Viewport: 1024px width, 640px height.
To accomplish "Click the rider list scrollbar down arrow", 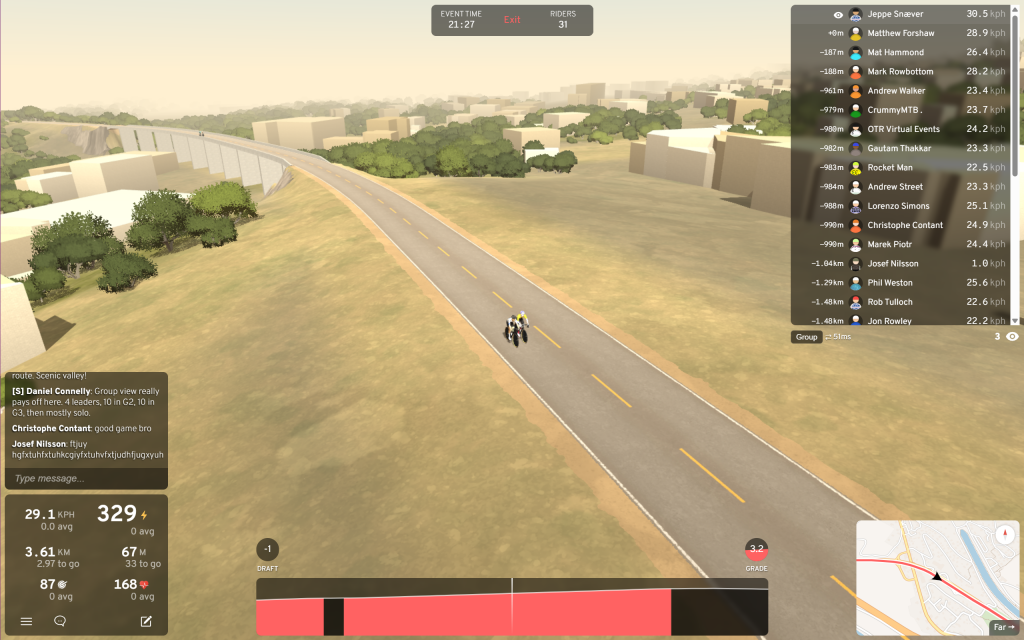I will 1016,320.
